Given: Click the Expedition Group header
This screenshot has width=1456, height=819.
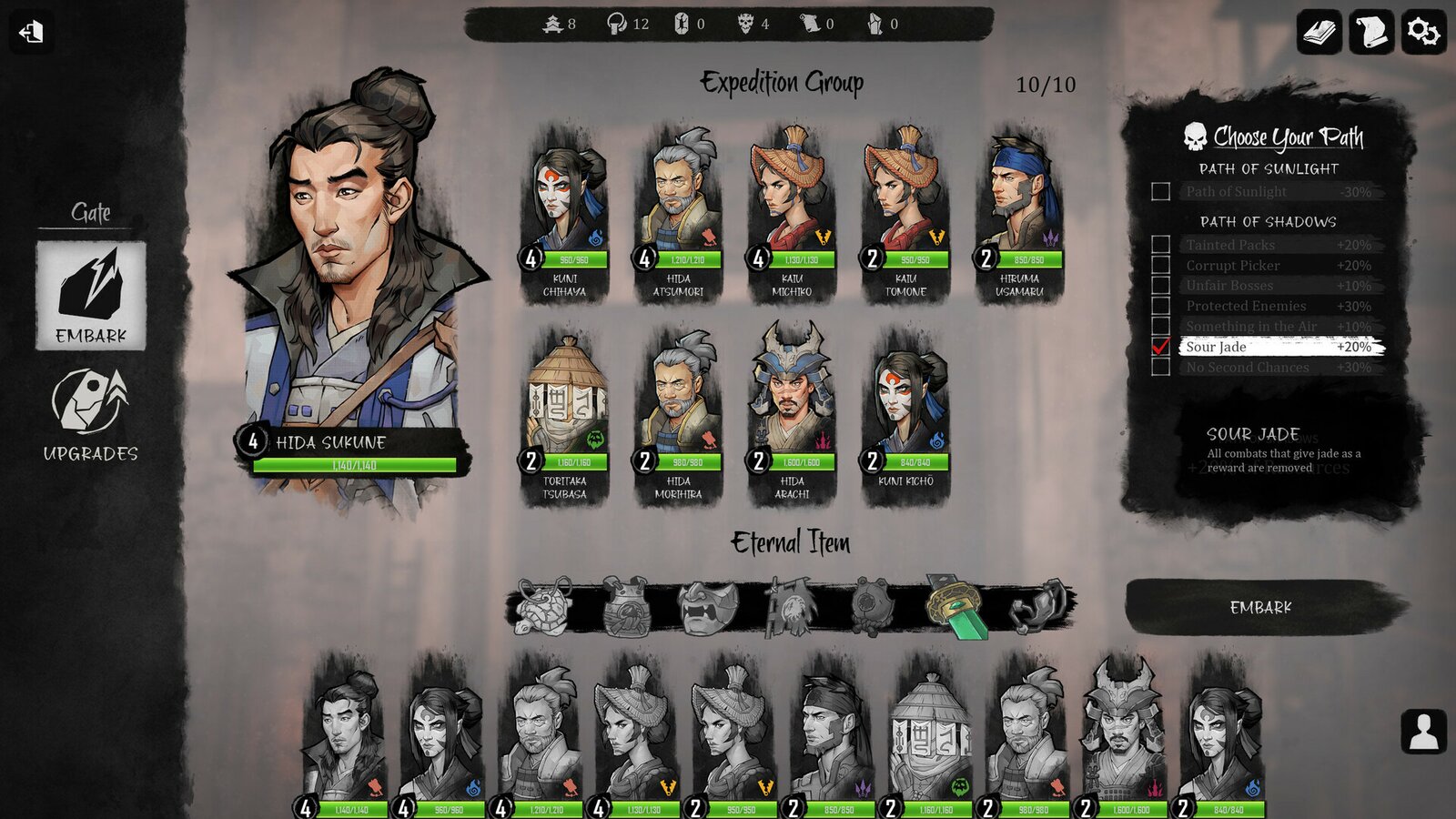Looking at the screenshot, I should [781, 82].
